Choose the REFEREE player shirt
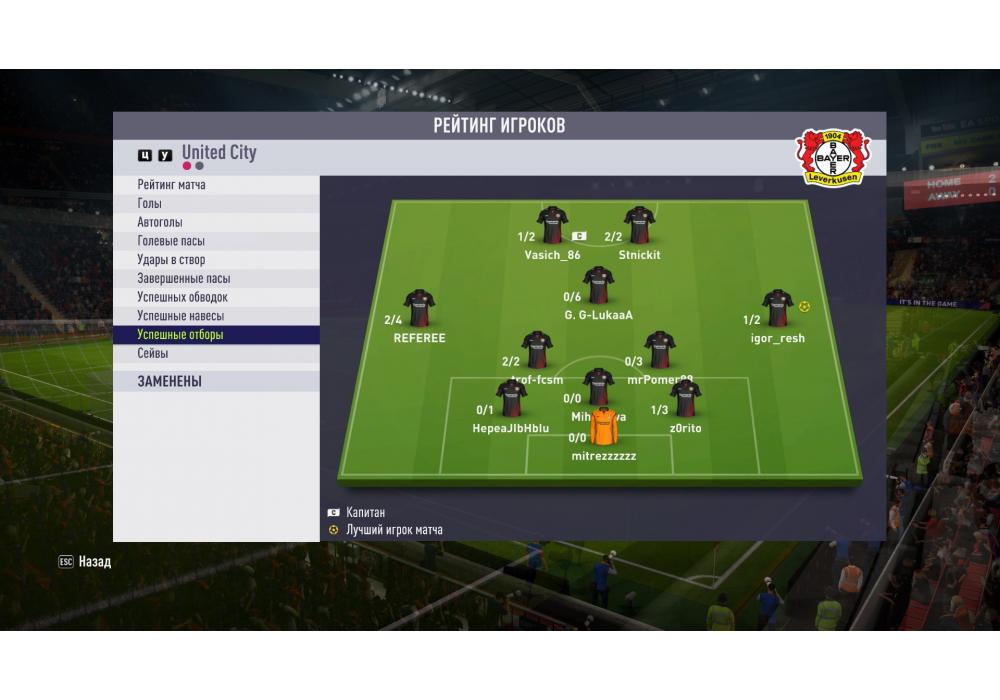The height and width of the screenshot is (700, 1000). [419, 308]
